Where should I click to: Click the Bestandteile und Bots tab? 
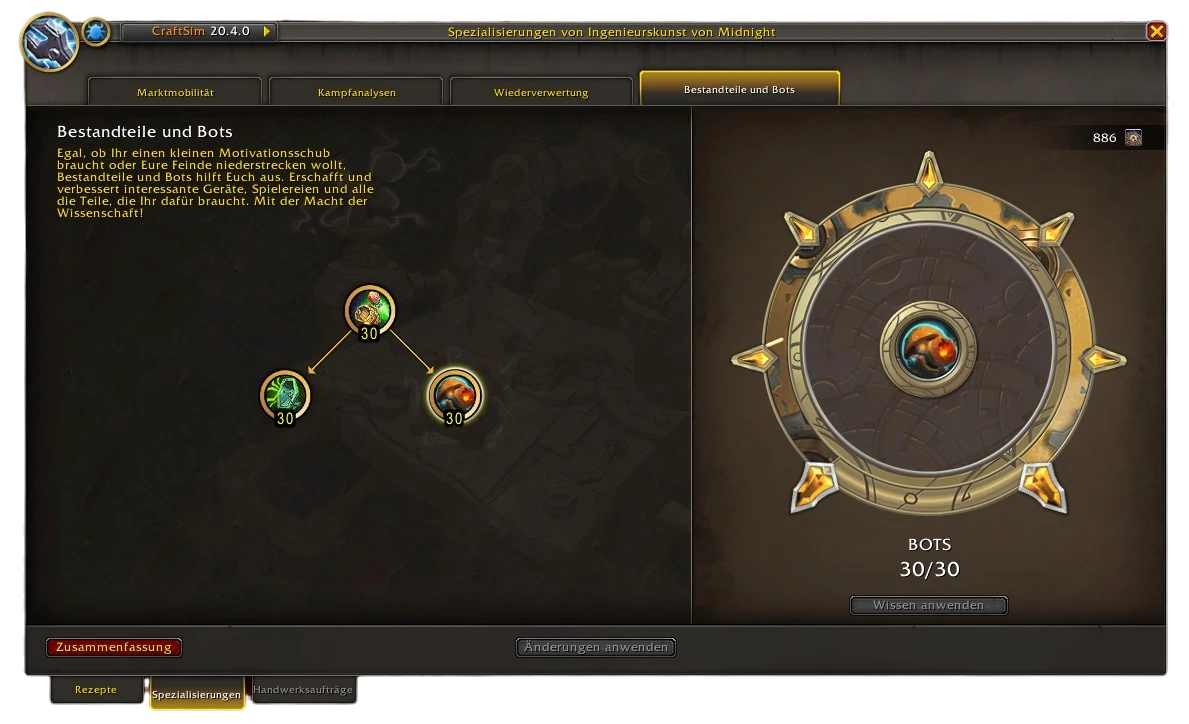pyautogui.click(x=739, y=89)
